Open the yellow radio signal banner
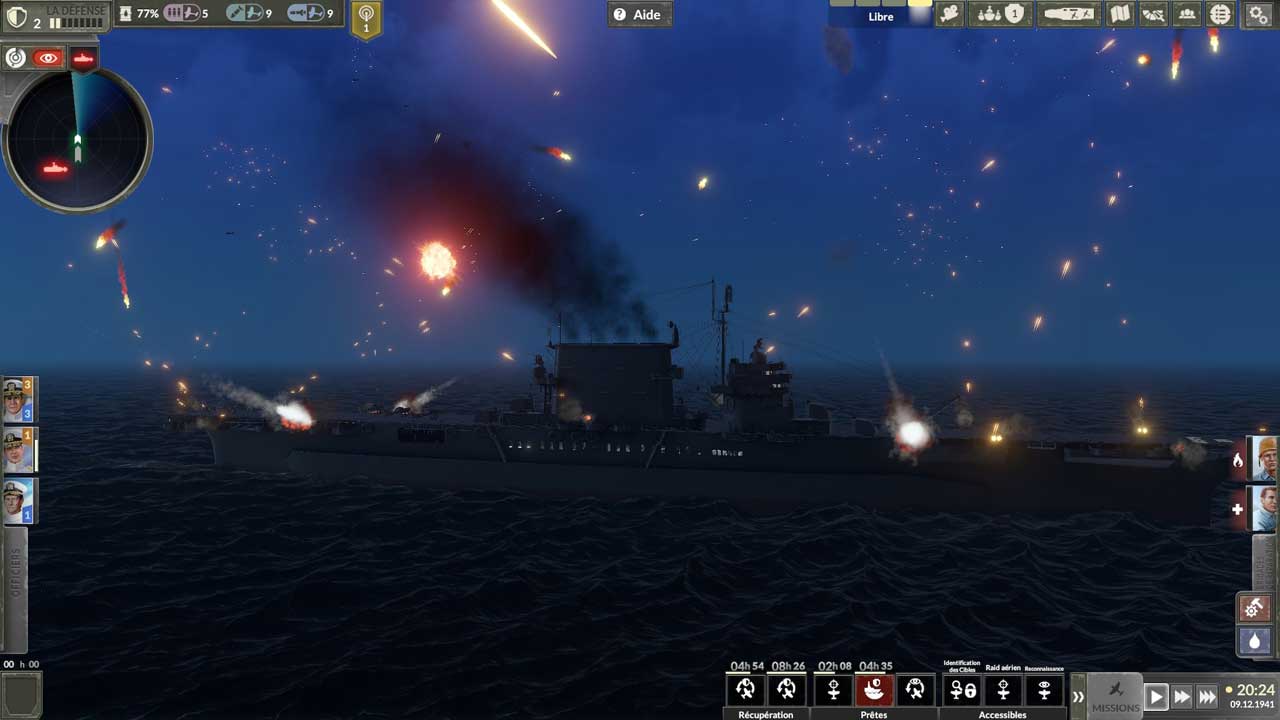This screenshot has width=1280, height=720. (x=366, y=19)
